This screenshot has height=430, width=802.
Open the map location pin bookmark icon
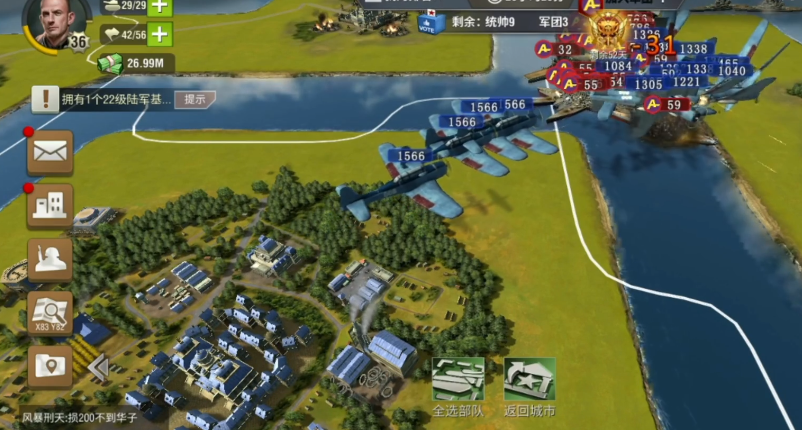coord(50,366)
